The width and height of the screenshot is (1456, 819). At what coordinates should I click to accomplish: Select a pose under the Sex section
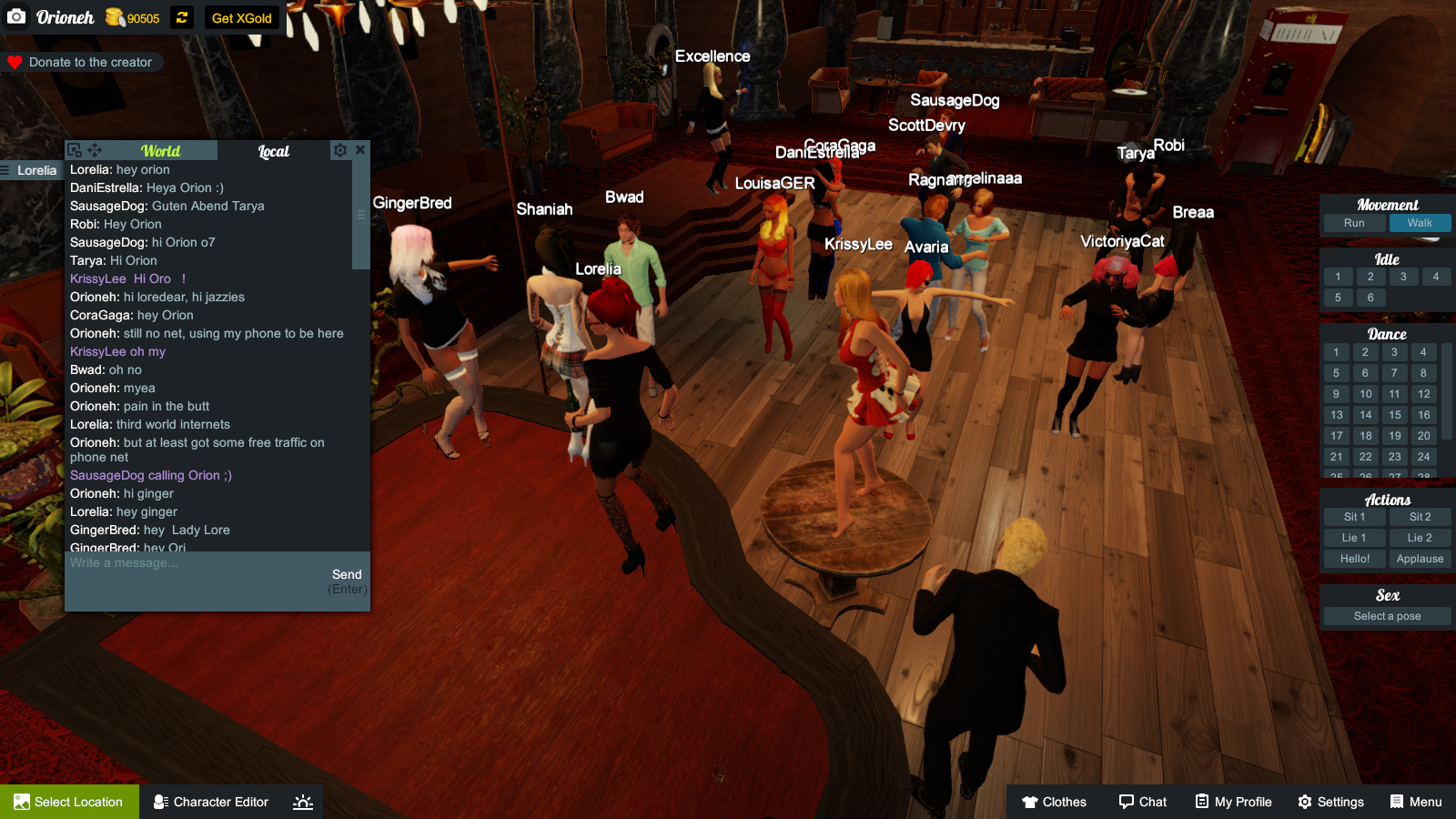pos(1386,615)
